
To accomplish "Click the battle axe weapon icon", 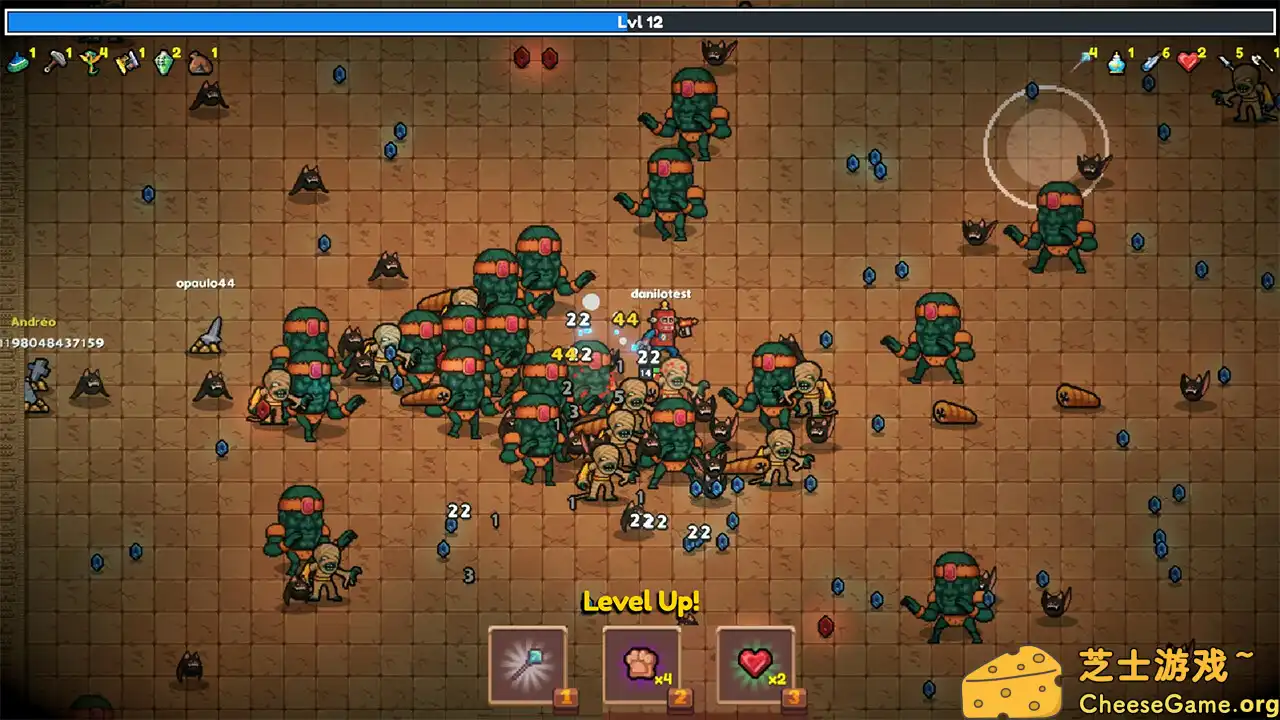I will tap(1262, 63).
